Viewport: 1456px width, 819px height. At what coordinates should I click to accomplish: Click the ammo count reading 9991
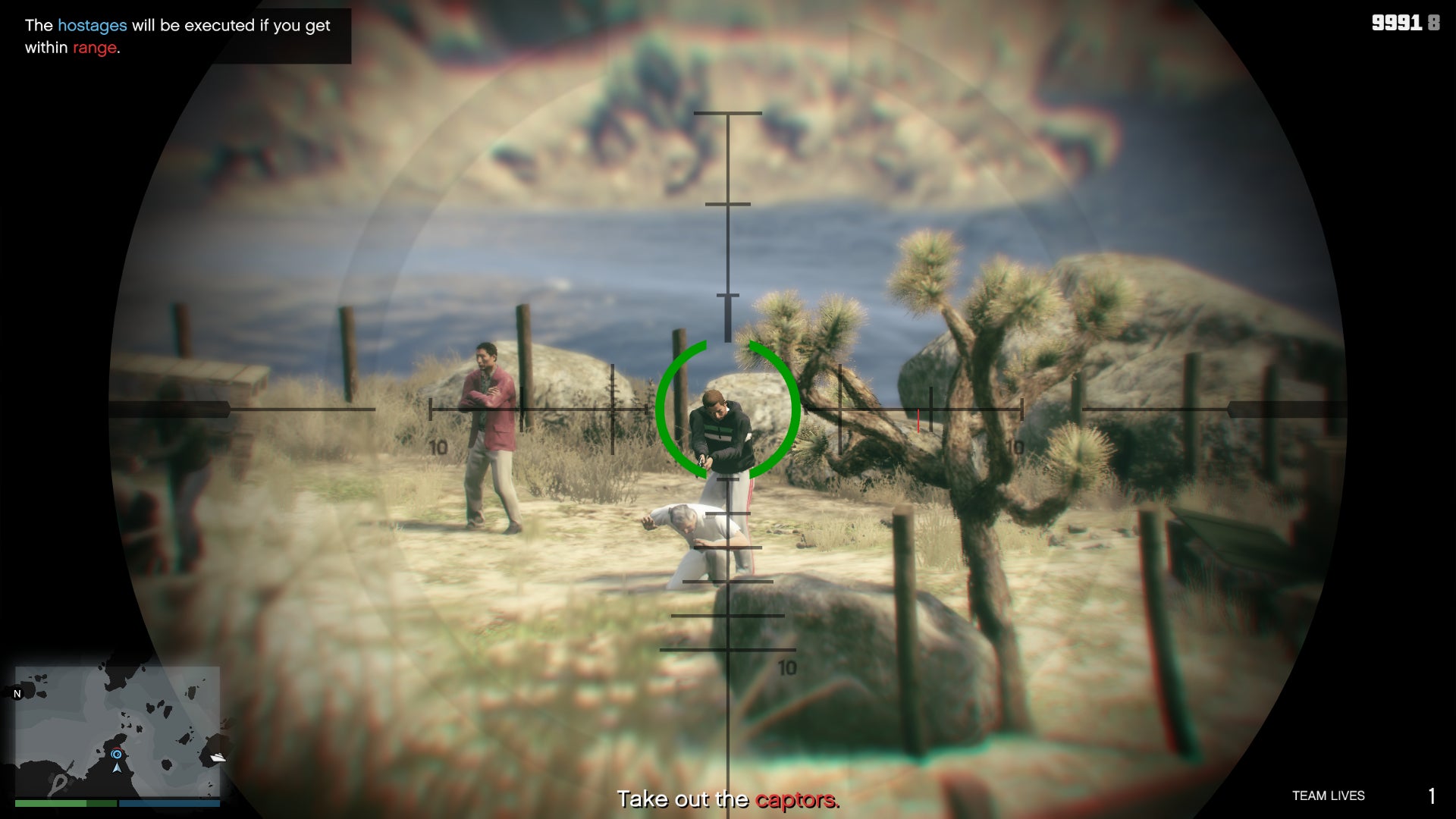click(x=1398, y=24)
